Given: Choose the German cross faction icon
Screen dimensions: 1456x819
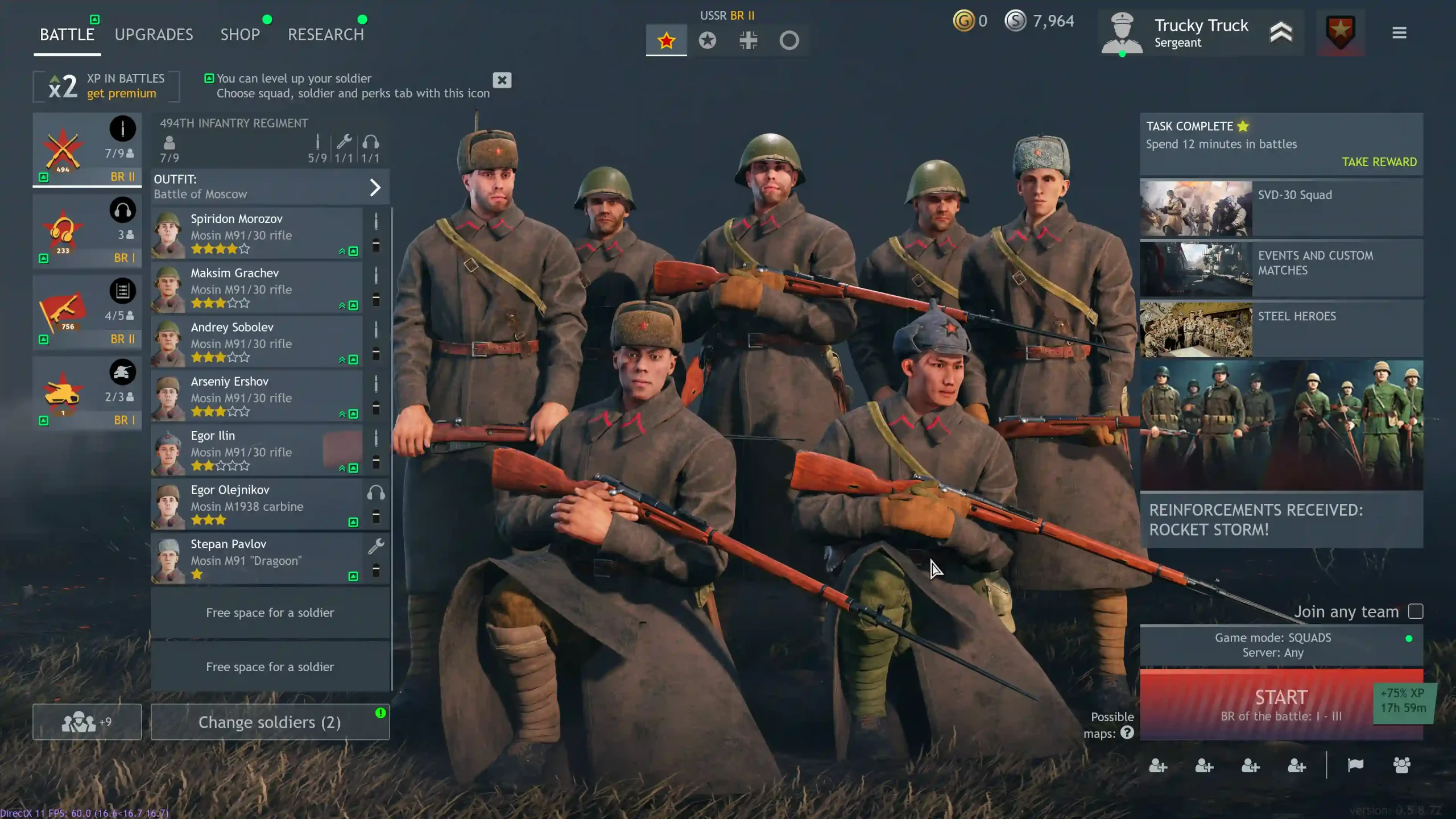Looking at the screenshot, I should click(x=748, y=40).
